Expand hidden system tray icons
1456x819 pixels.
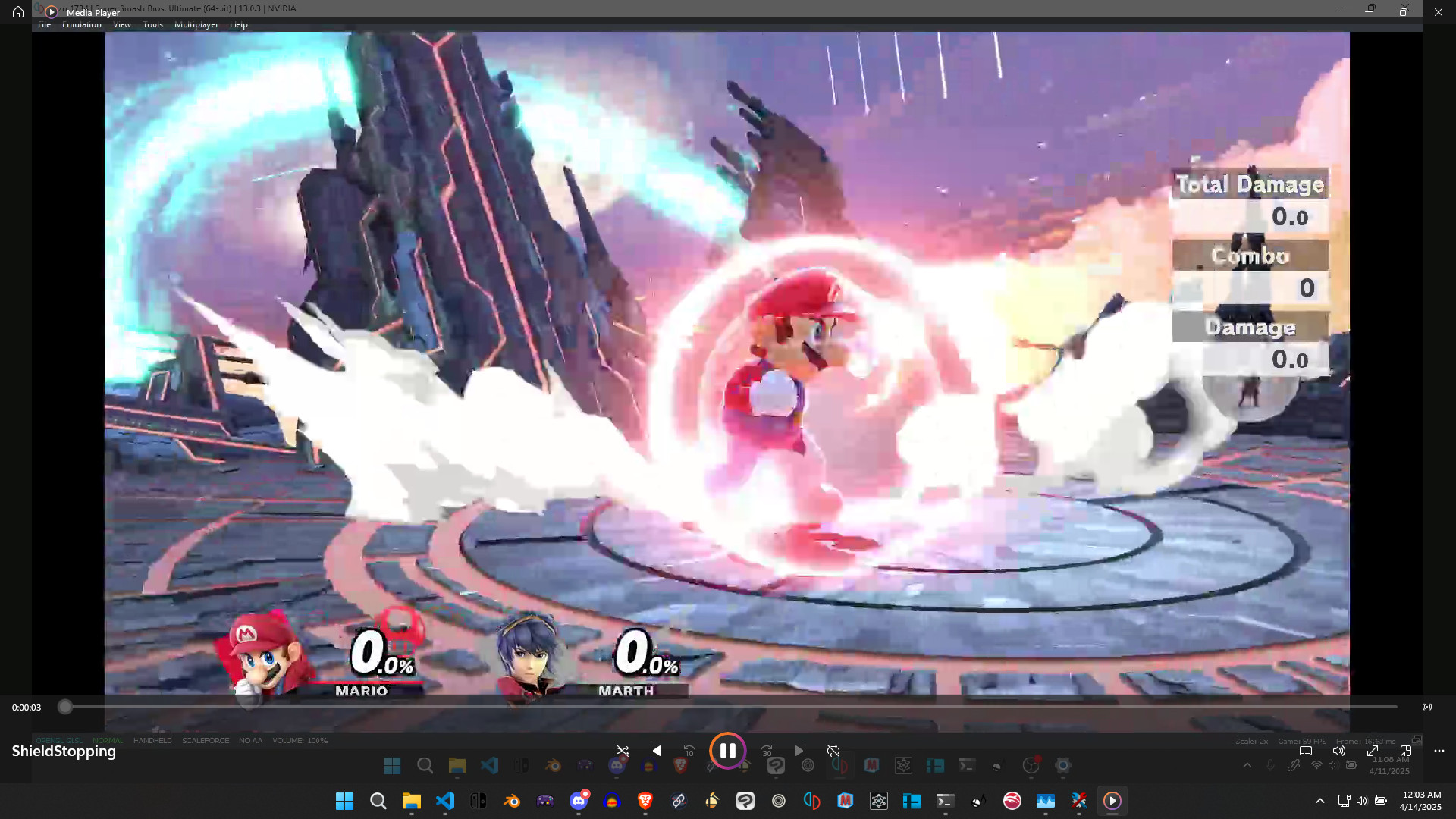coord(1320,801)
